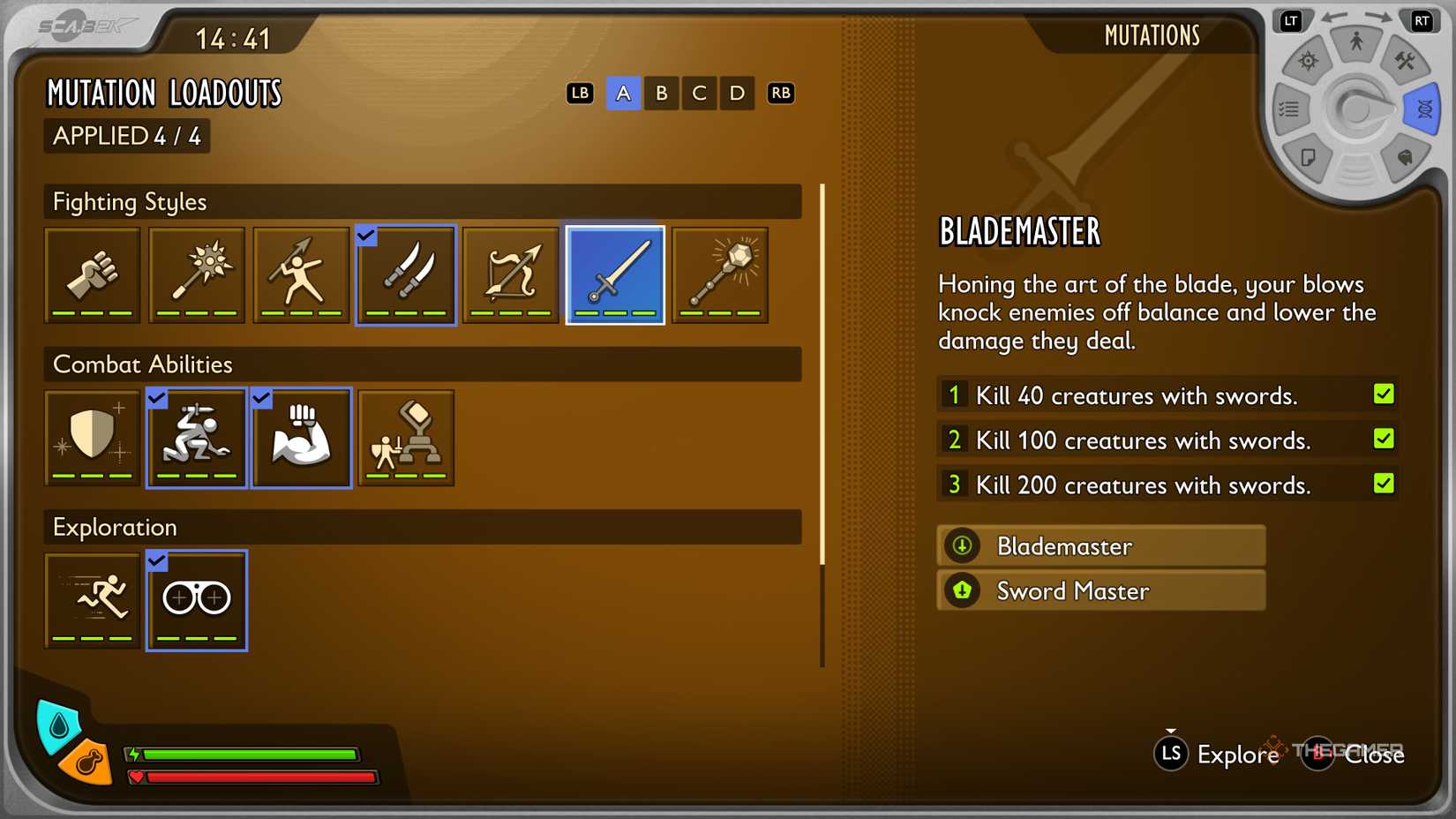This screenshot has width=1456, height=819.
Task: Open the running Exploration mutation
Action: [92, 599]
